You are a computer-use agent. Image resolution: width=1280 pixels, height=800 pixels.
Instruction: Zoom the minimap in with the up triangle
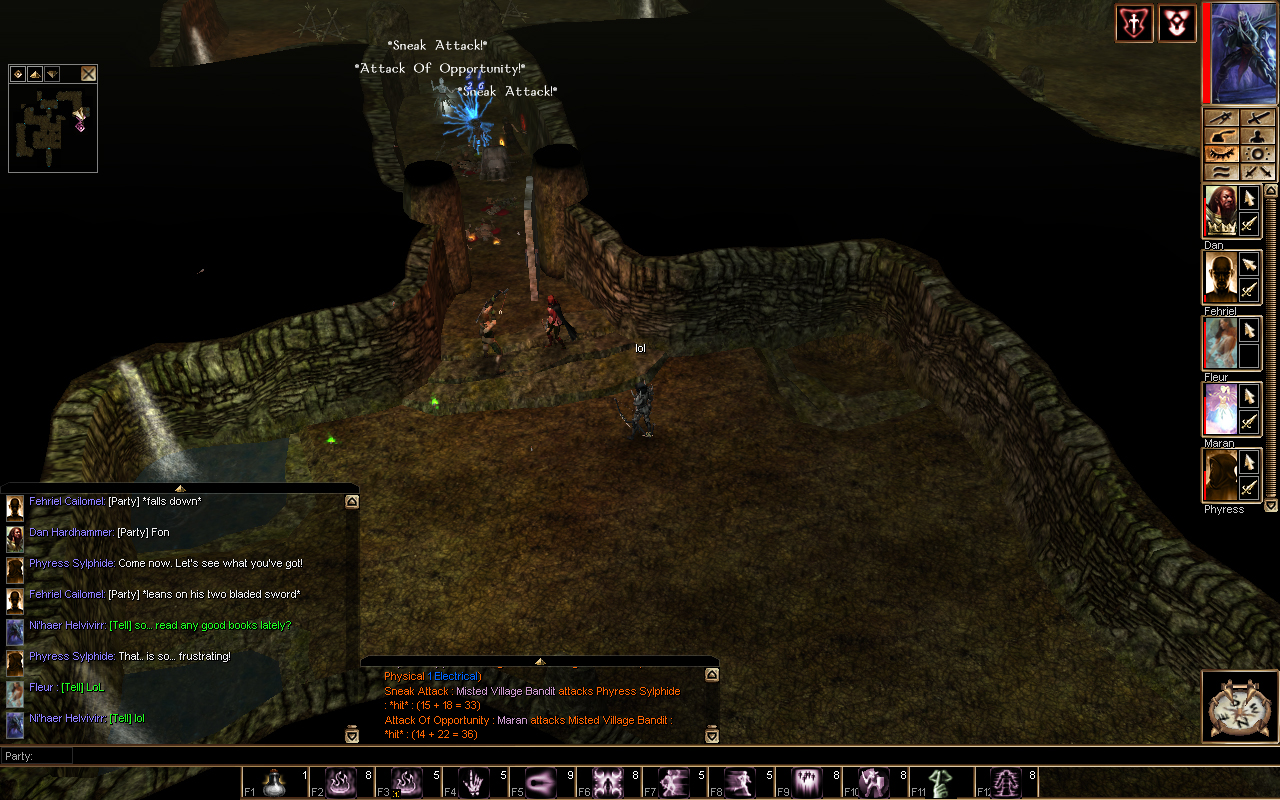[34, 73]
